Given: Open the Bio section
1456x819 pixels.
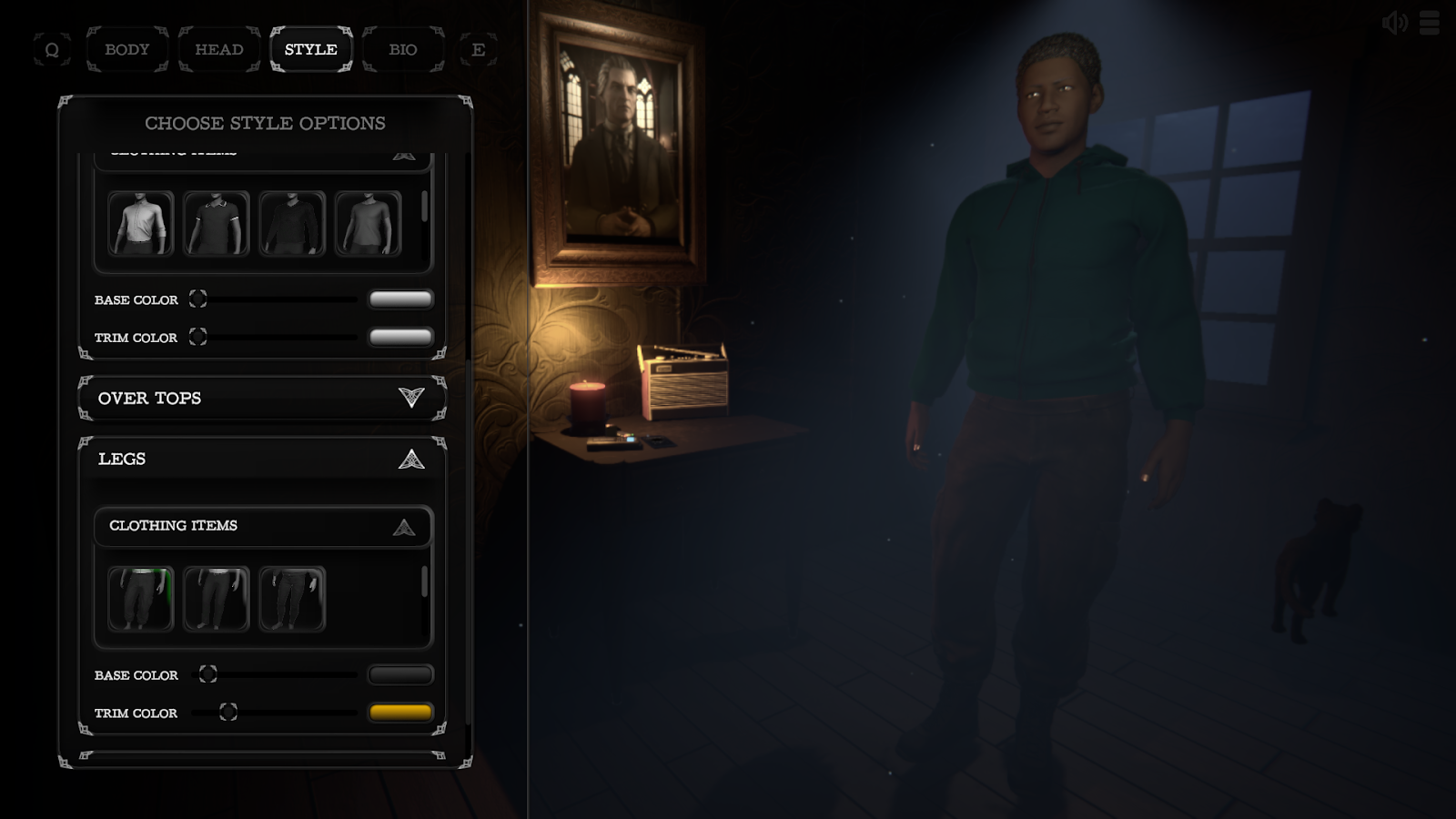Looking at the screenshot, I should tap(403, 49).
